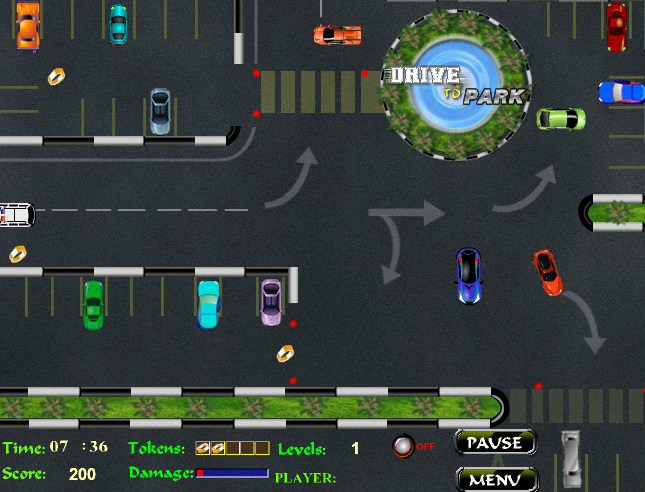This screenshot has height=492, width=645.
Task: Pause the parking game
Action: point(496,442)
